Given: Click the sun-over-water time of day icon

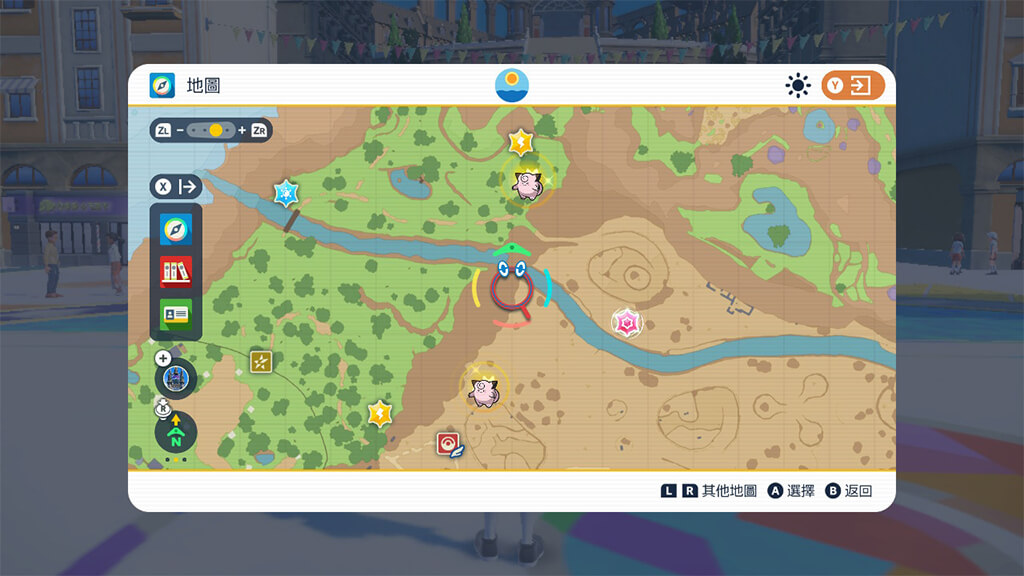Looking at the screenshot, I should click(512, 85).
